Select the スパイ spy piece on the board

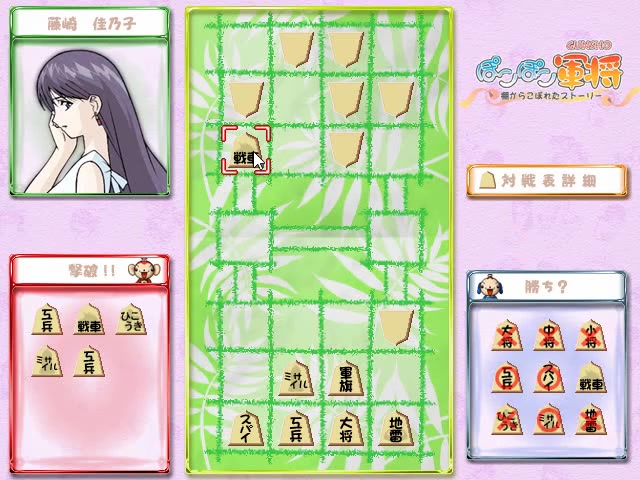click(x=248, y=429)
